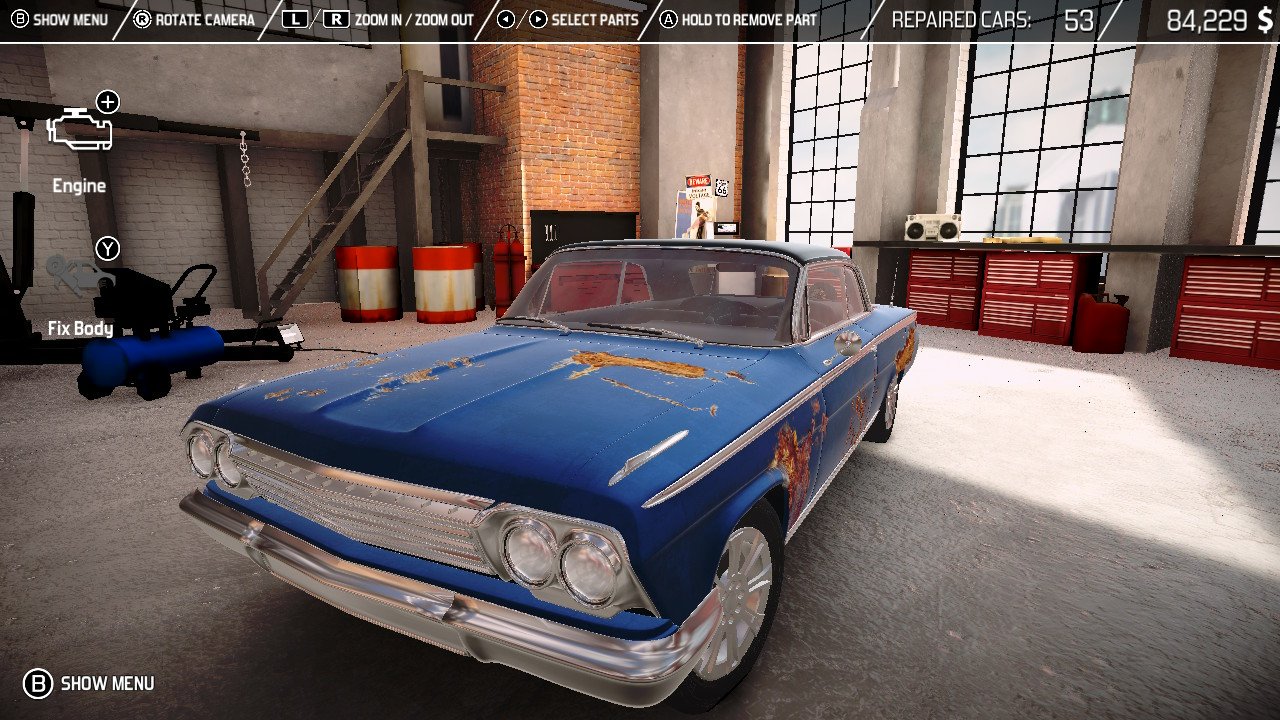This screenshot has width=1280, height=720.
Task: Click the Fix Body wrench icon
Action: [x=79, y=277]
